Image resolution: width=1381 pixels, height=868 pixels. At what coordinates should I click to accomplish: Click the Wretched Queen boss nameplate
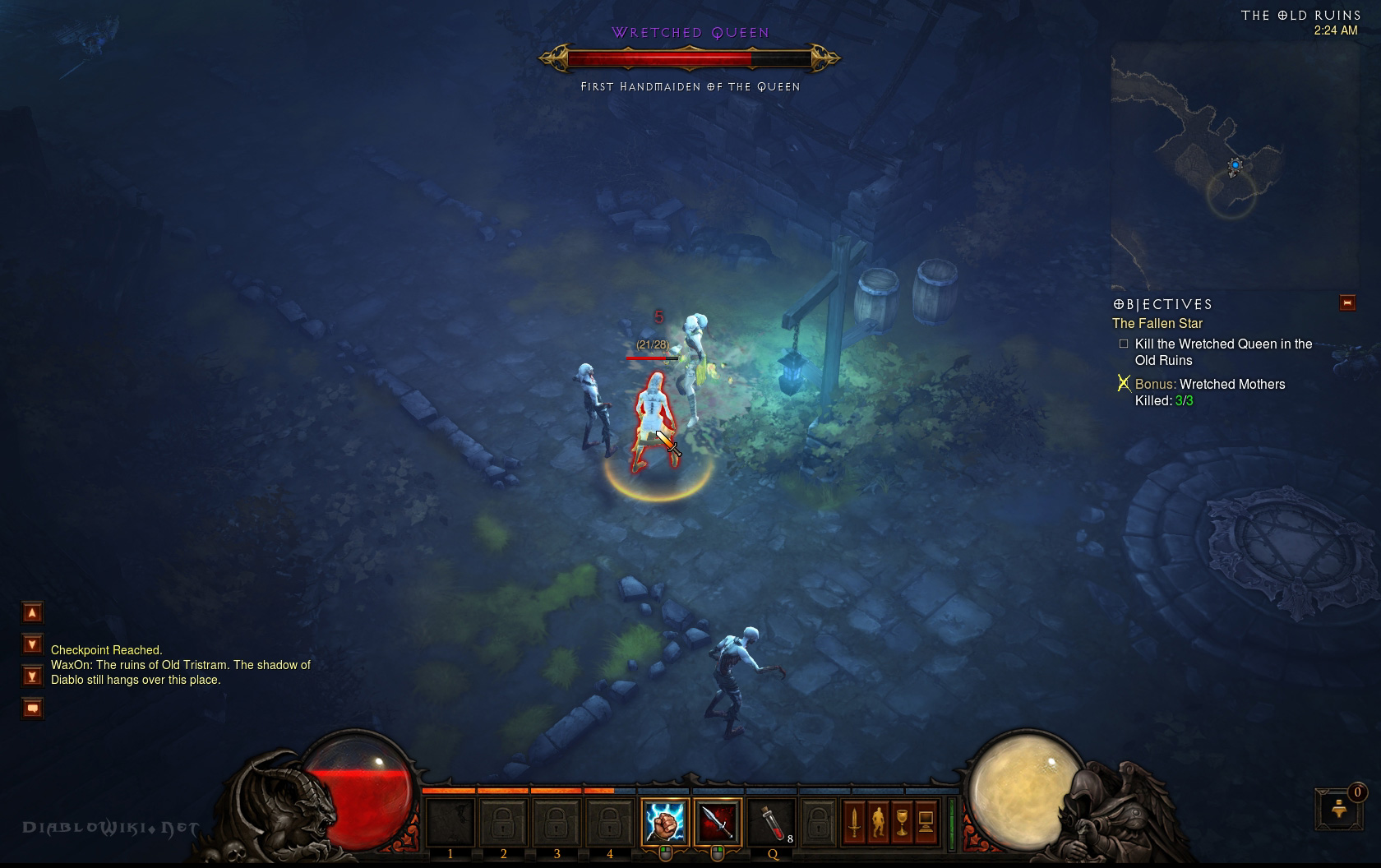pos(690,33)
